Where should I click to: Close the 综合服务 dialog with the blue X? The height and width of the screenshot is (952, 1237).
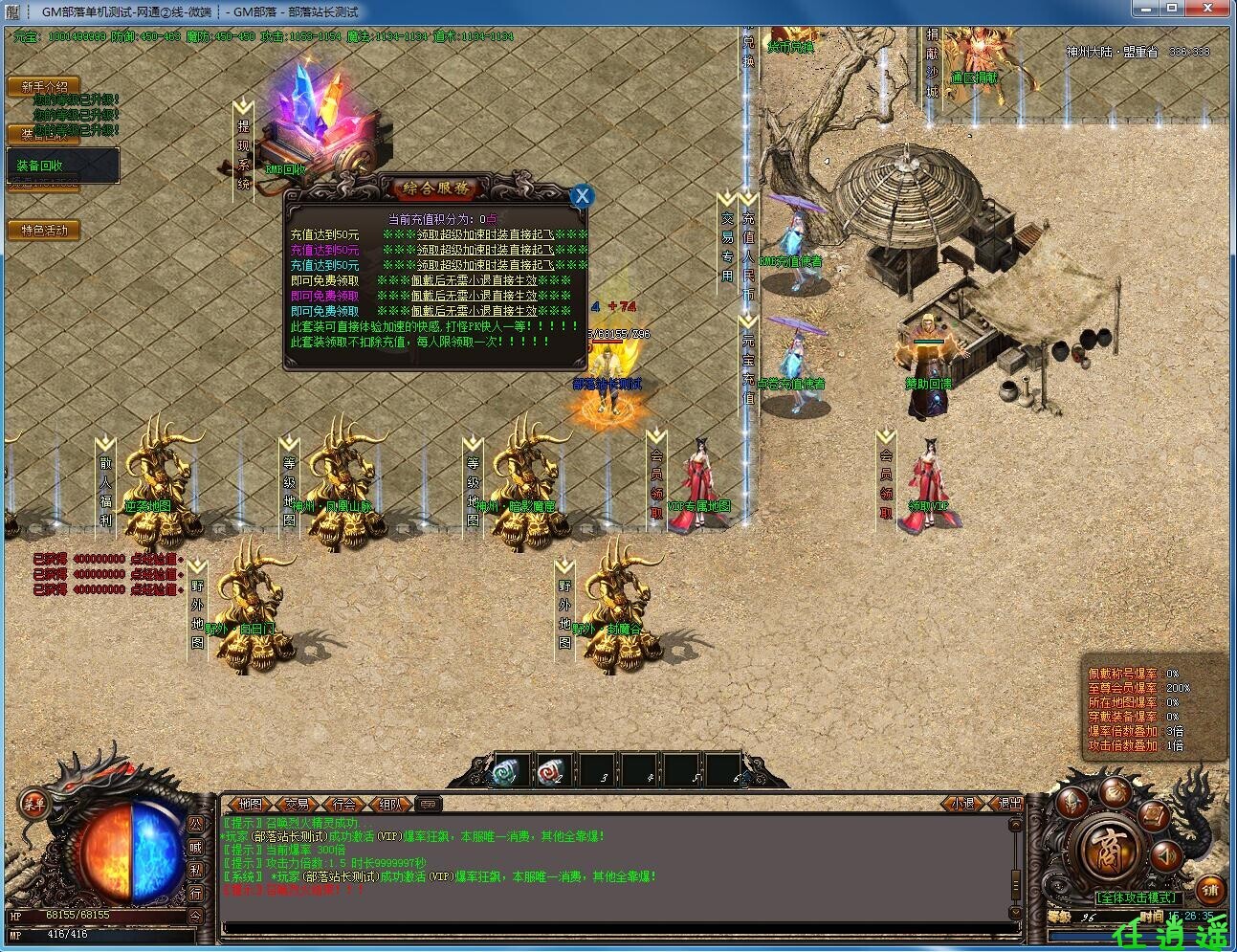point(583,195)
